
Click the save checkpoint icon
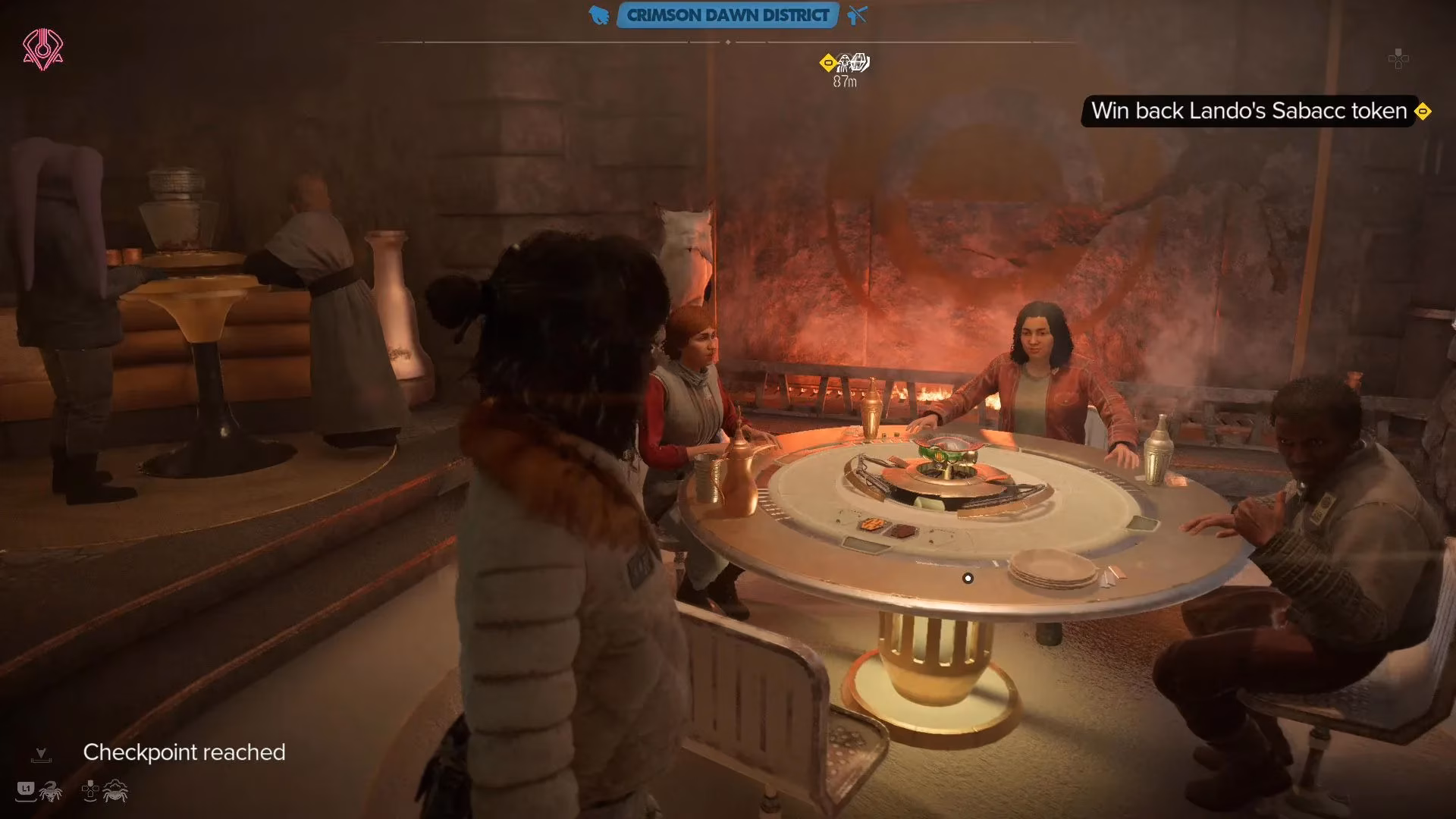click(x=41, y=755)
